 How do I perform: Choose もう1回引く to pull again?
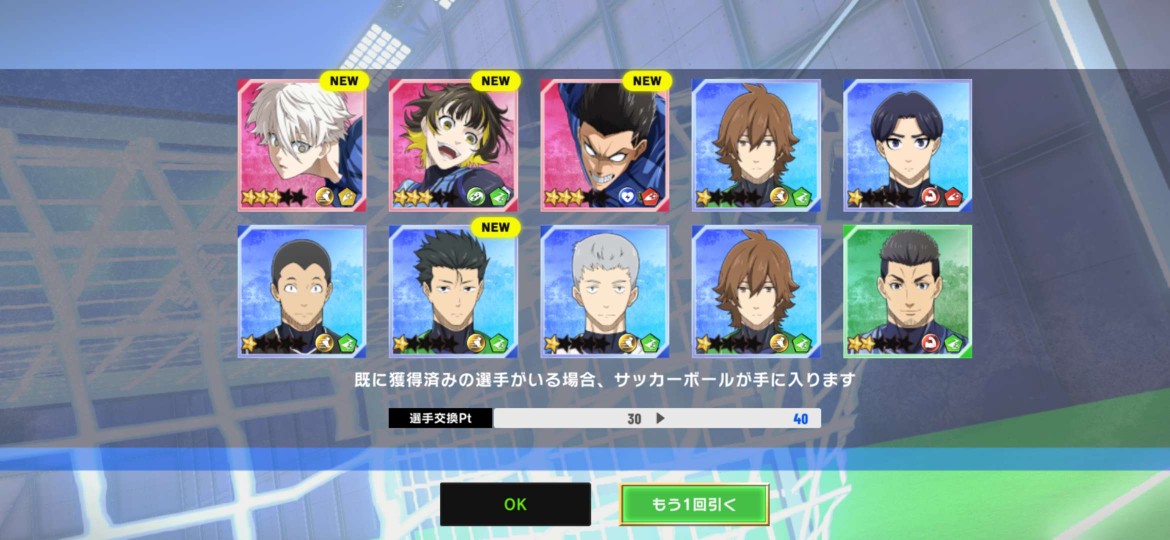pos(694,504)
